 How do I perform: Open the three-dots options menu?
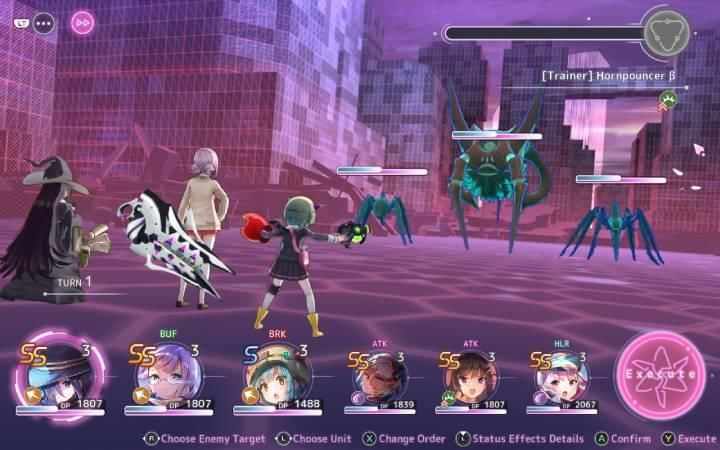pyautogui.click(x=44, y=22)
